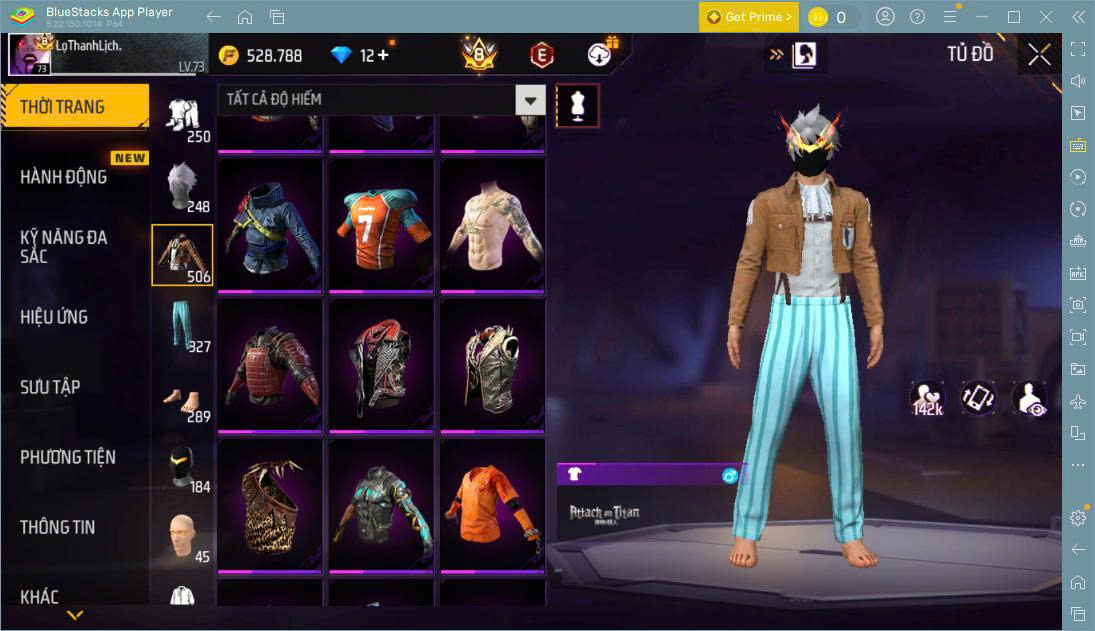The image size is (1095, 631).
Task: Add more diamonds with the plus button
Action: click(382, 55)
